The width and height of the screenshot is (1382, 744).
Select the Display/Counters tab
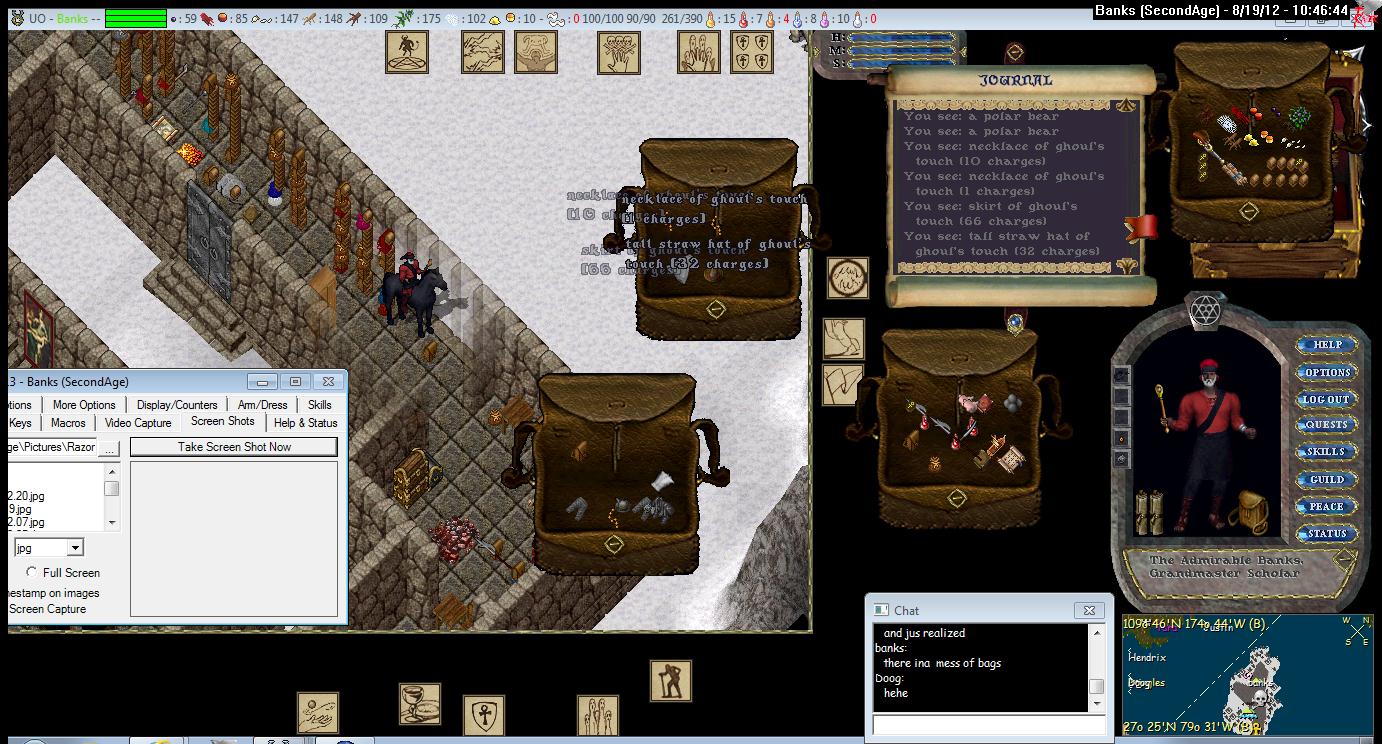click(177, 405)
